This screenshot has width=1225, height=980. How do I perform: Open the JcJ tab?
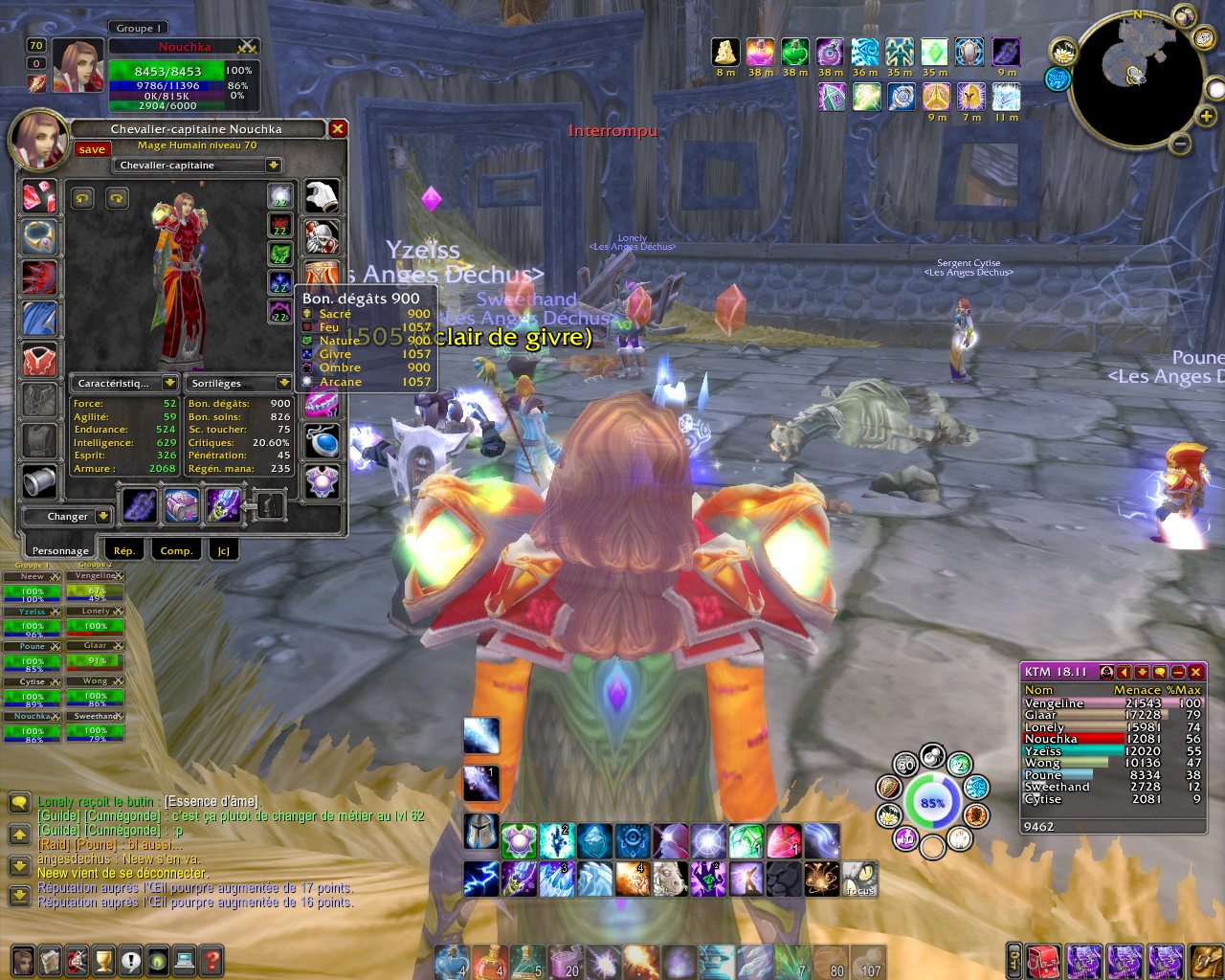(x=224, y=550)
